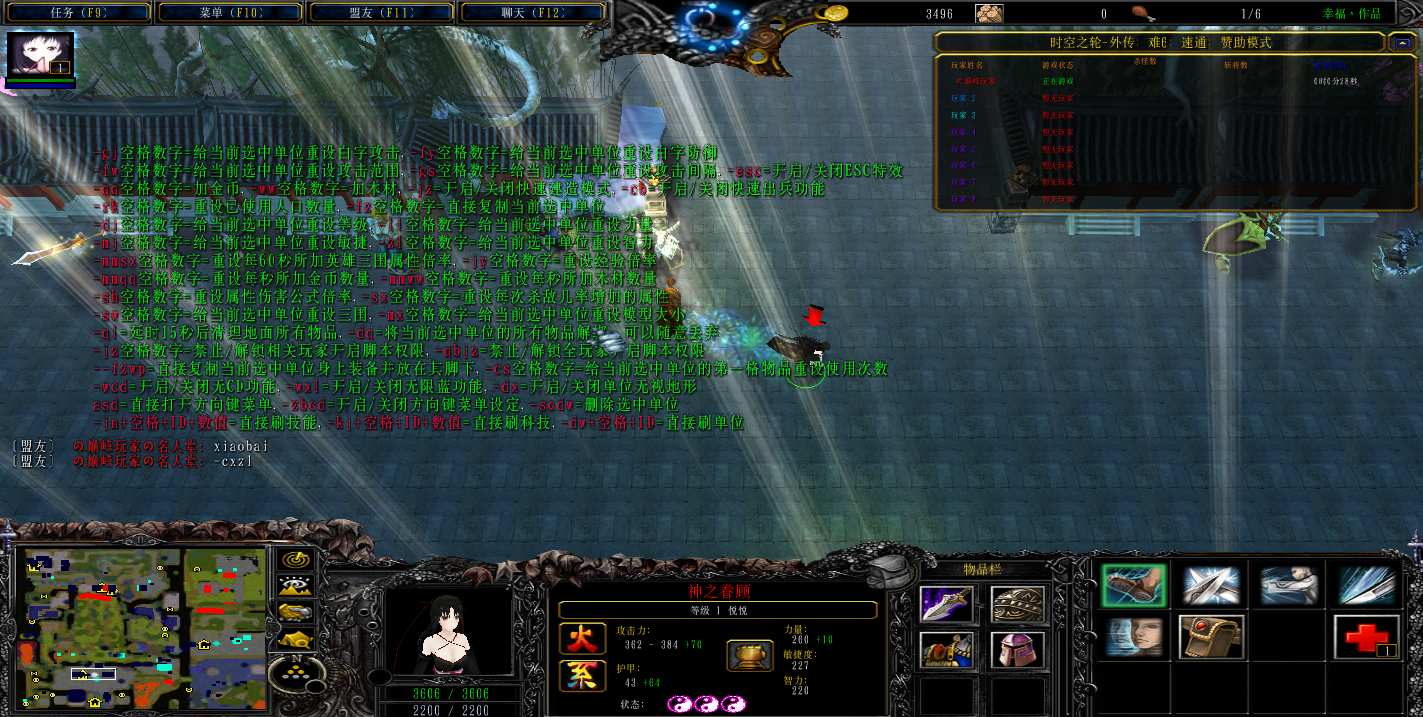The height and width of the screenshot is (717, 1423).
Task: Click the minimap signal ping button
Action: click(x=295, y=561)
